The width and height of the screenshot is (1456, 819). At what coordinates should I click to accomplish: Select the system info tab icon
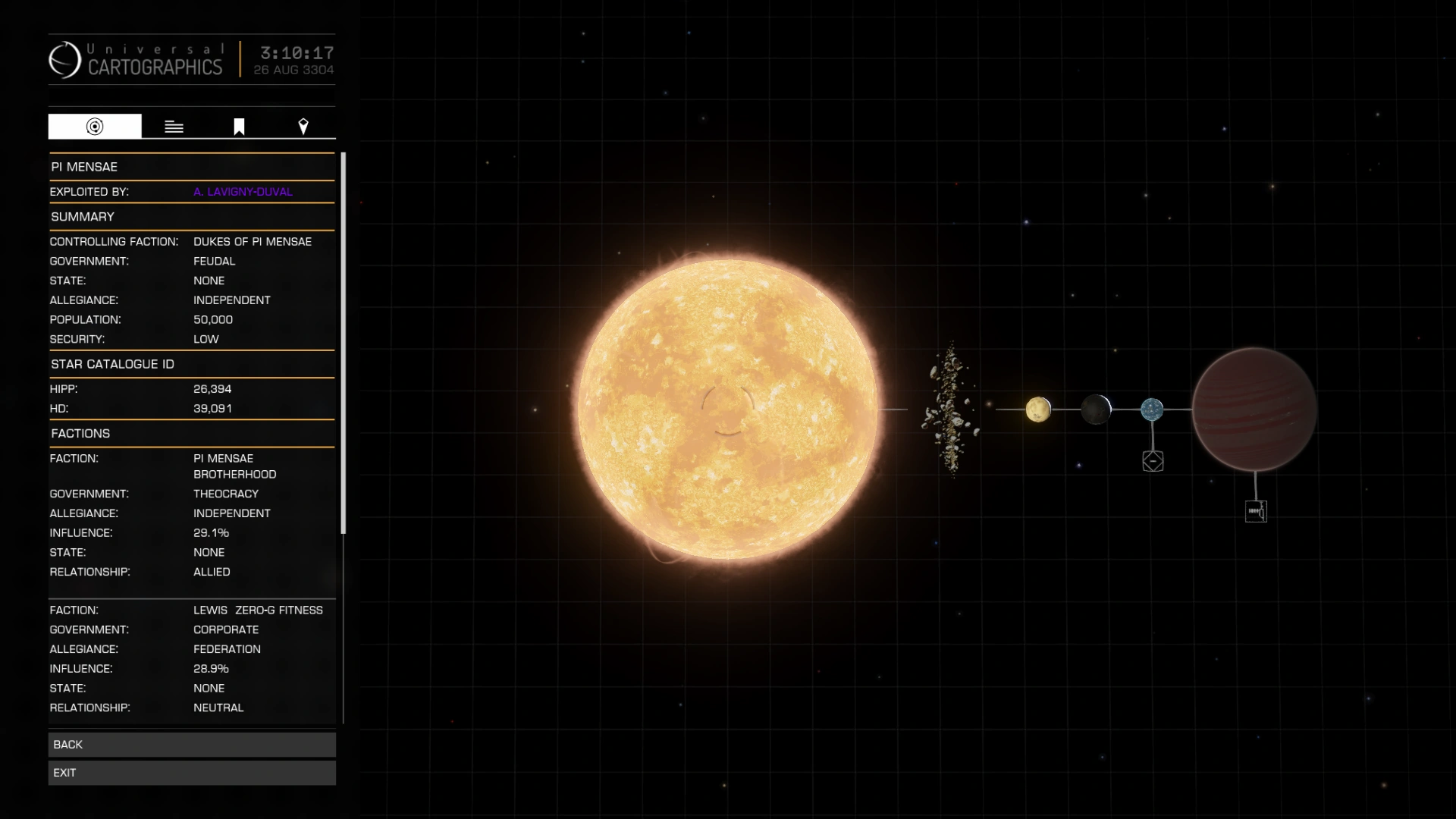[x=94, y=126]
